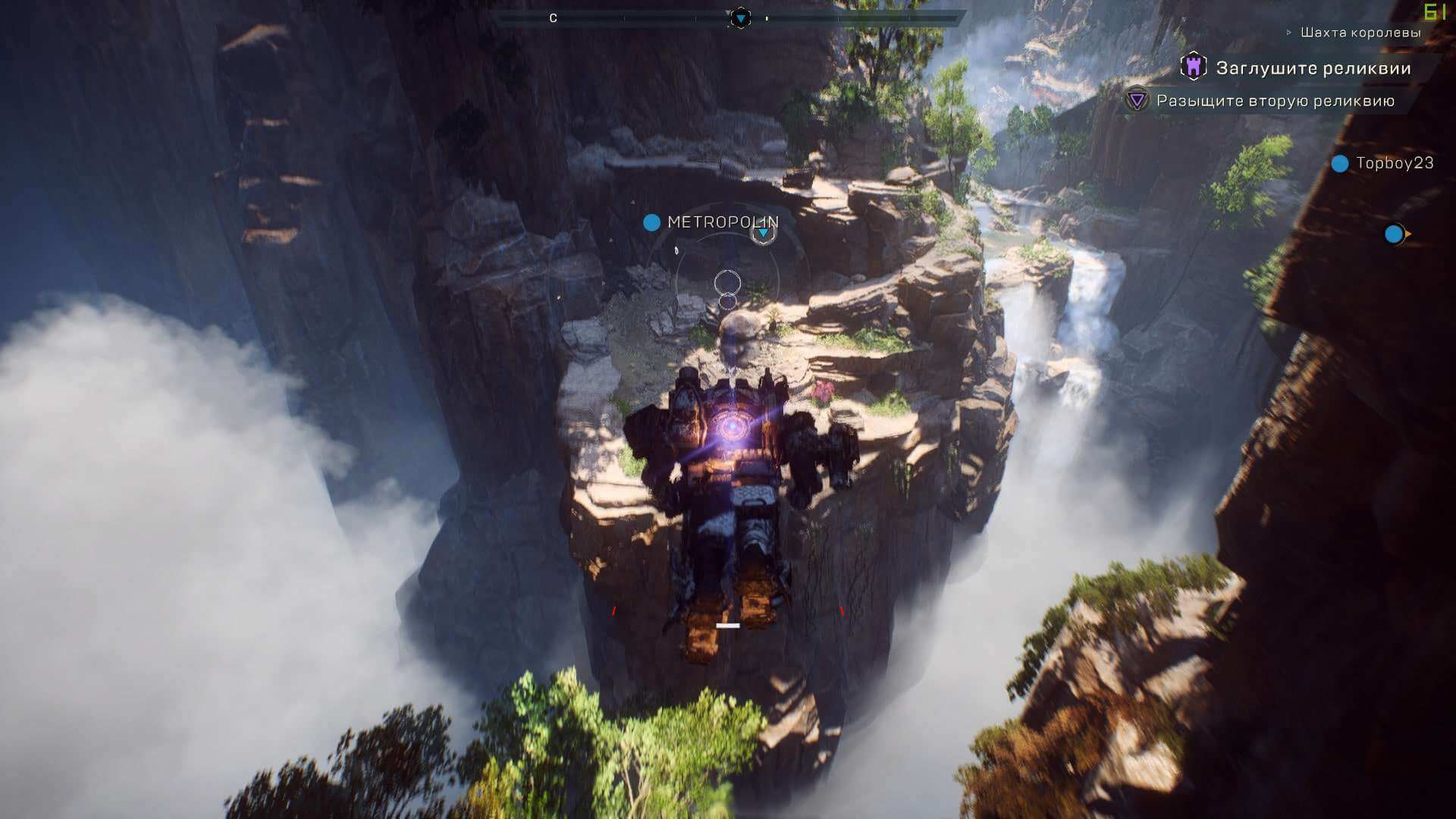The image size is (1456, 819).
Task: Click the blue off-screen teammate indicator with orange arrow
Action: 1395,234
